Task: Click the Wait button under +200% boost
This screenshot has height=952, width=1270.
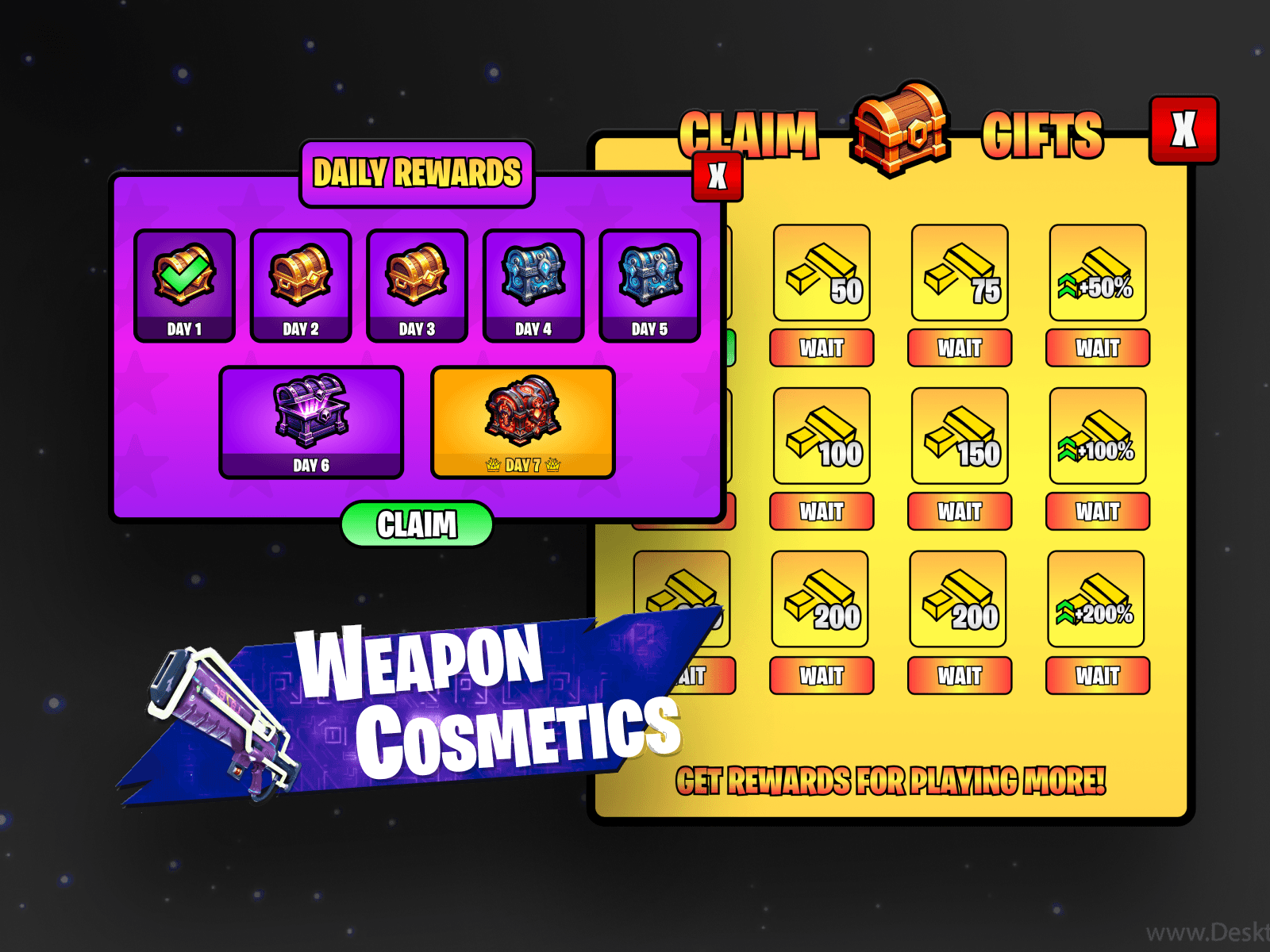Action: (x=1098, y=676)
